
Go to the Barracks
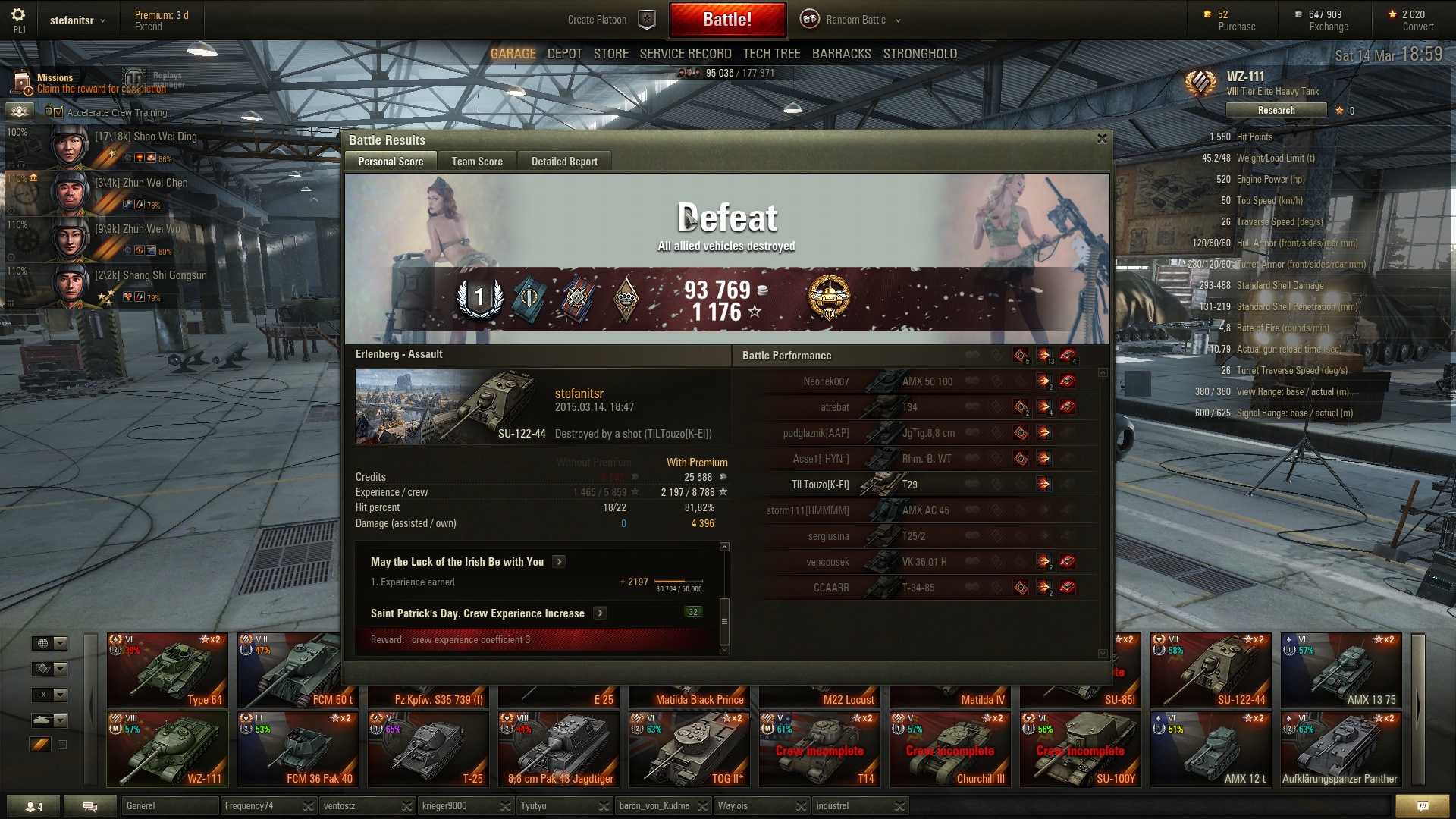tap(841, 54)
